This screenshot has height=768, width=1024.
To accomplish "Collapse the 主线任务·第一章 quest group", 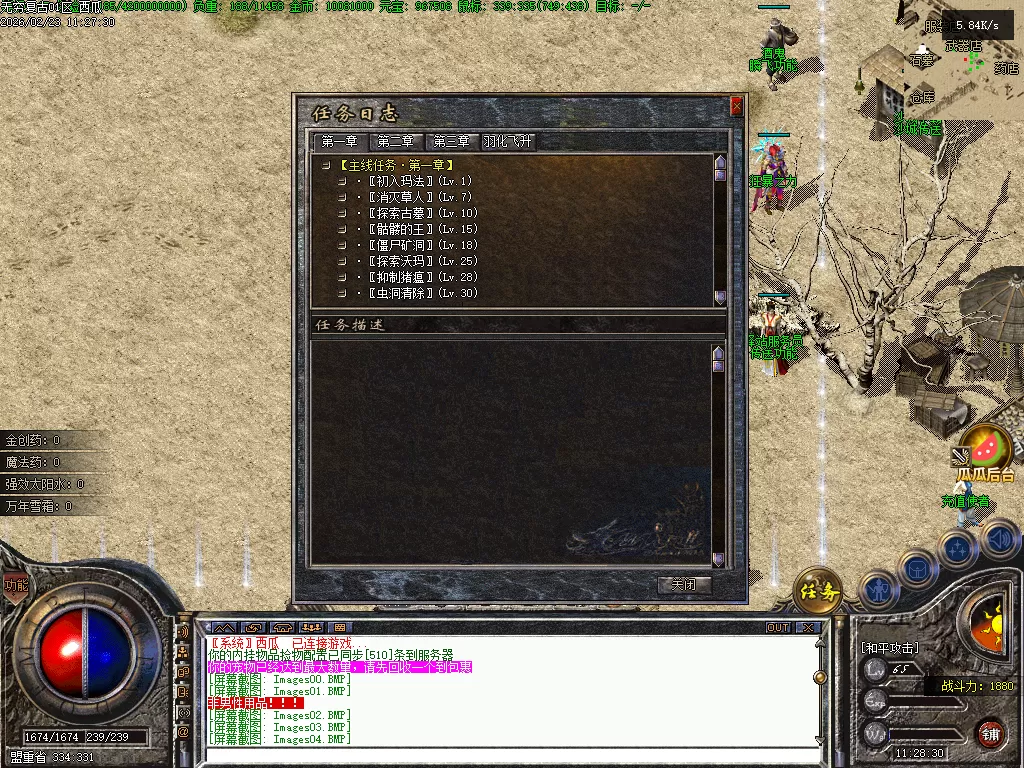I will click(x=326, y=165).
